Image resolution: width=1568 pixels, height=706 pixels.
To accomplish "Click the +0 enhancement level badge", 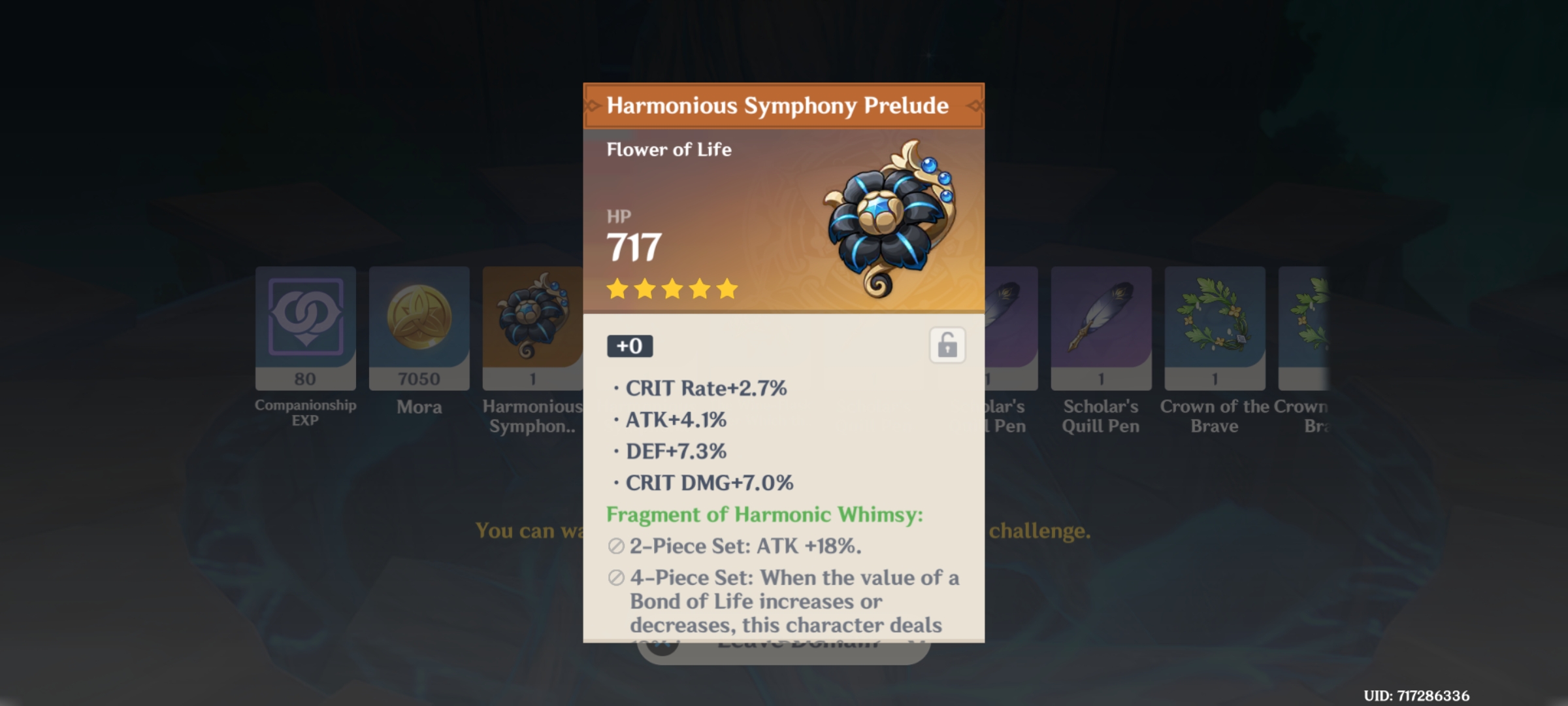I will (x=629, y=346).
